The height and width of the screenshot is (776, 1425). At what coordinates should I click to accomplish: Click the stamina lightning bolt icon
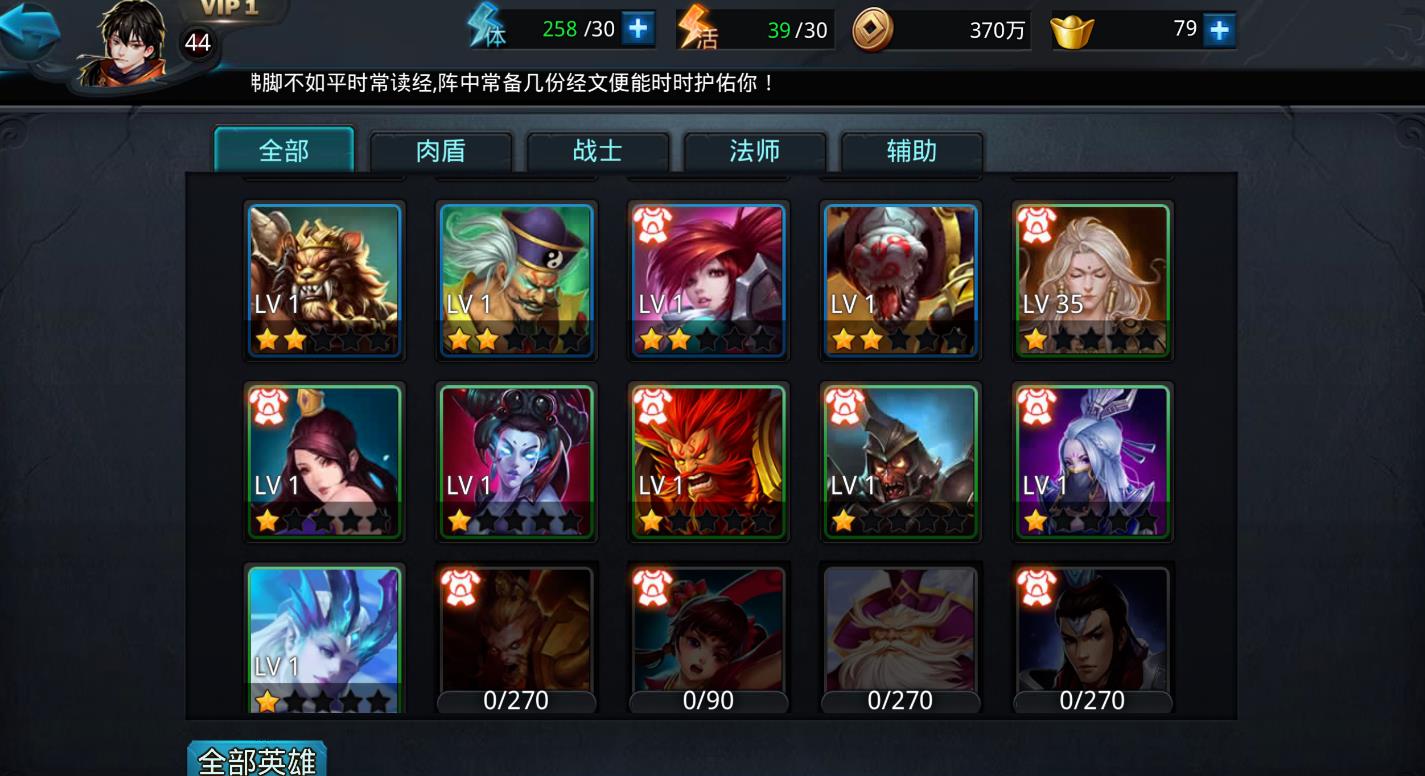coord(481,27)
